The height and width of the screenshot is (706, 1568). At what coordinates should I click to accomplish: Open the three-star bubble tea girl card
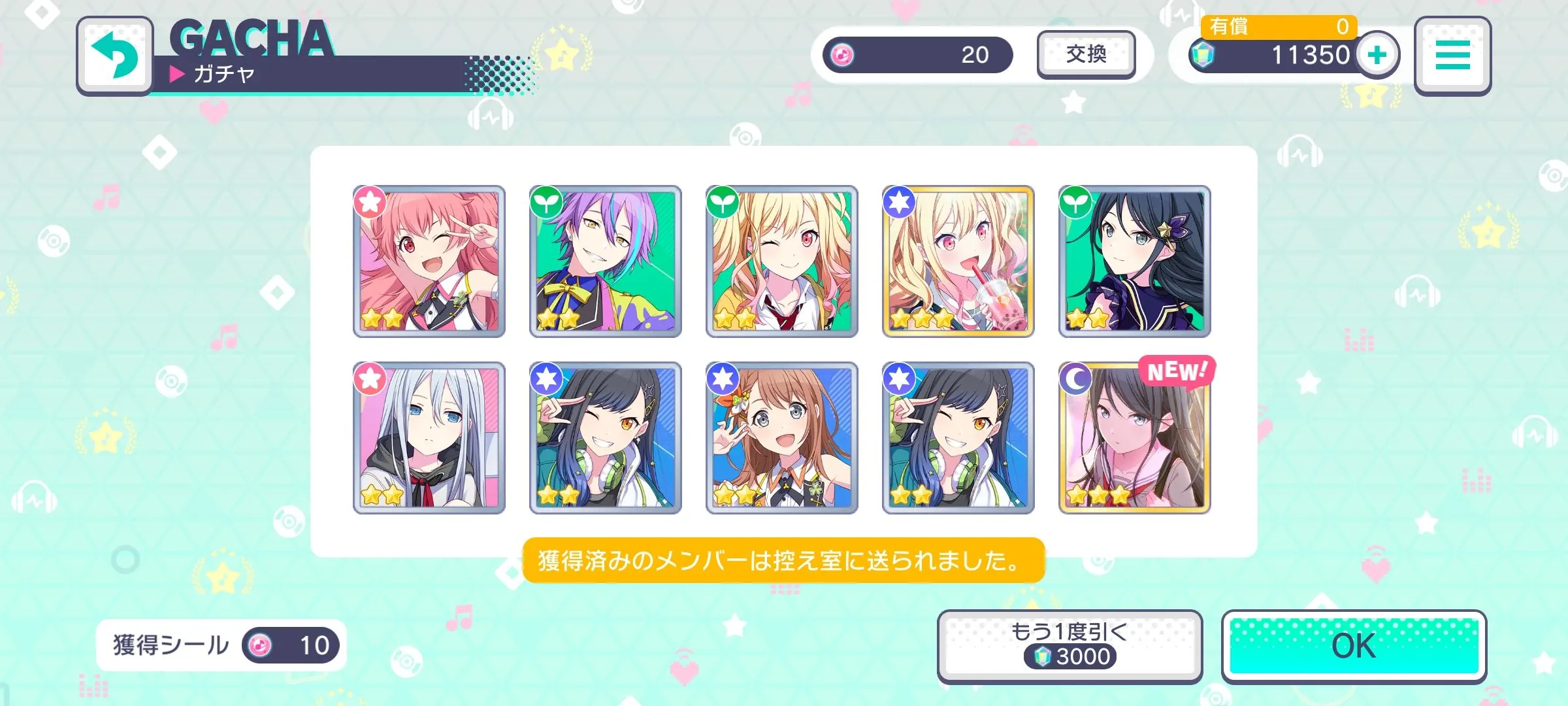(x=958, y=261)
